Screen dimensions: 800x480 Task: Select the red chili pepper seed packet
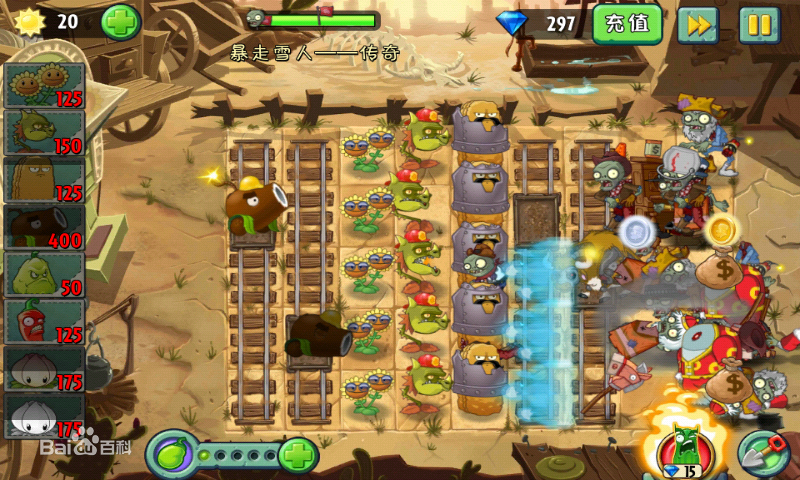coord(45,321)
